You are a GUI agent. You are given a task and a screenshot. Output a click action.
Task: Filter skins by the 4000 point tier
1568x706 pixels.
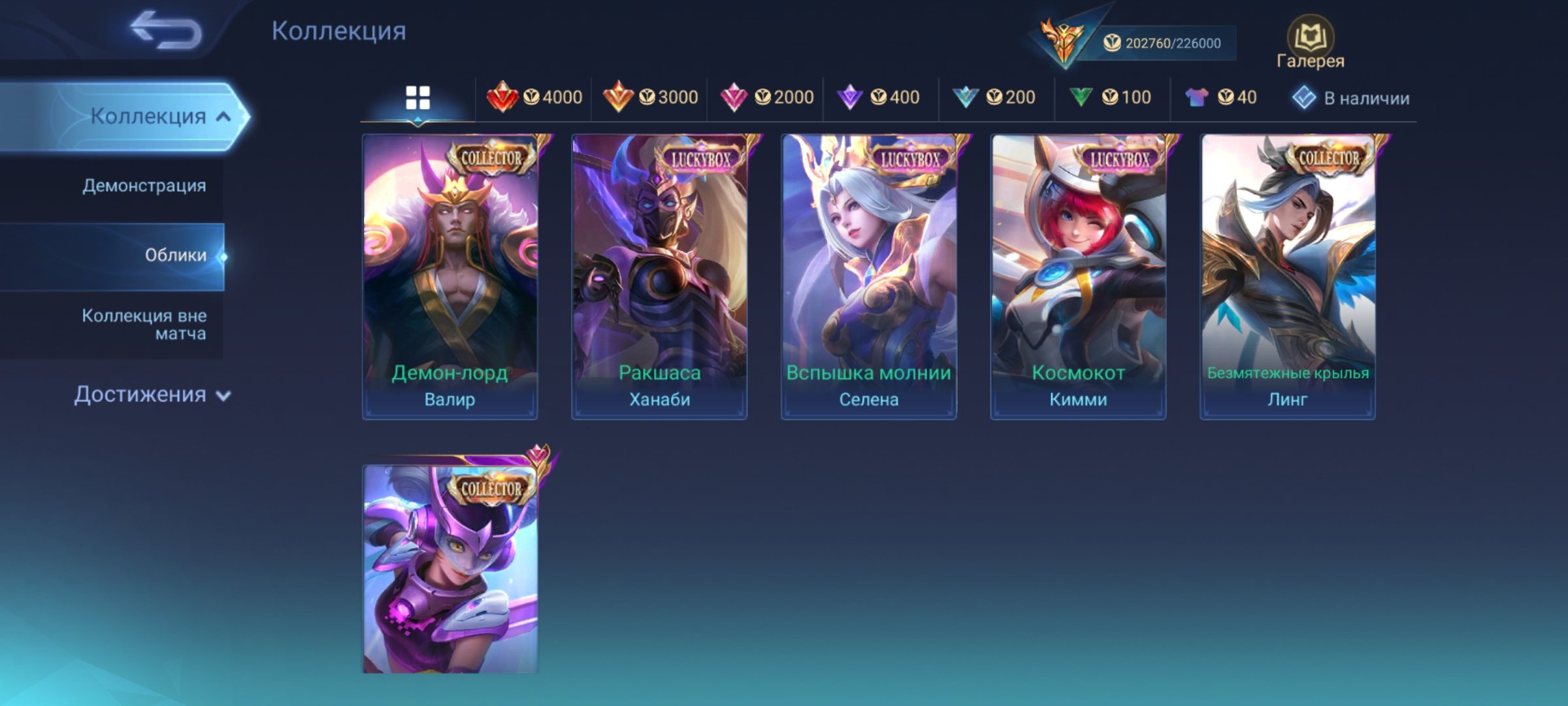tap(534, 97)
